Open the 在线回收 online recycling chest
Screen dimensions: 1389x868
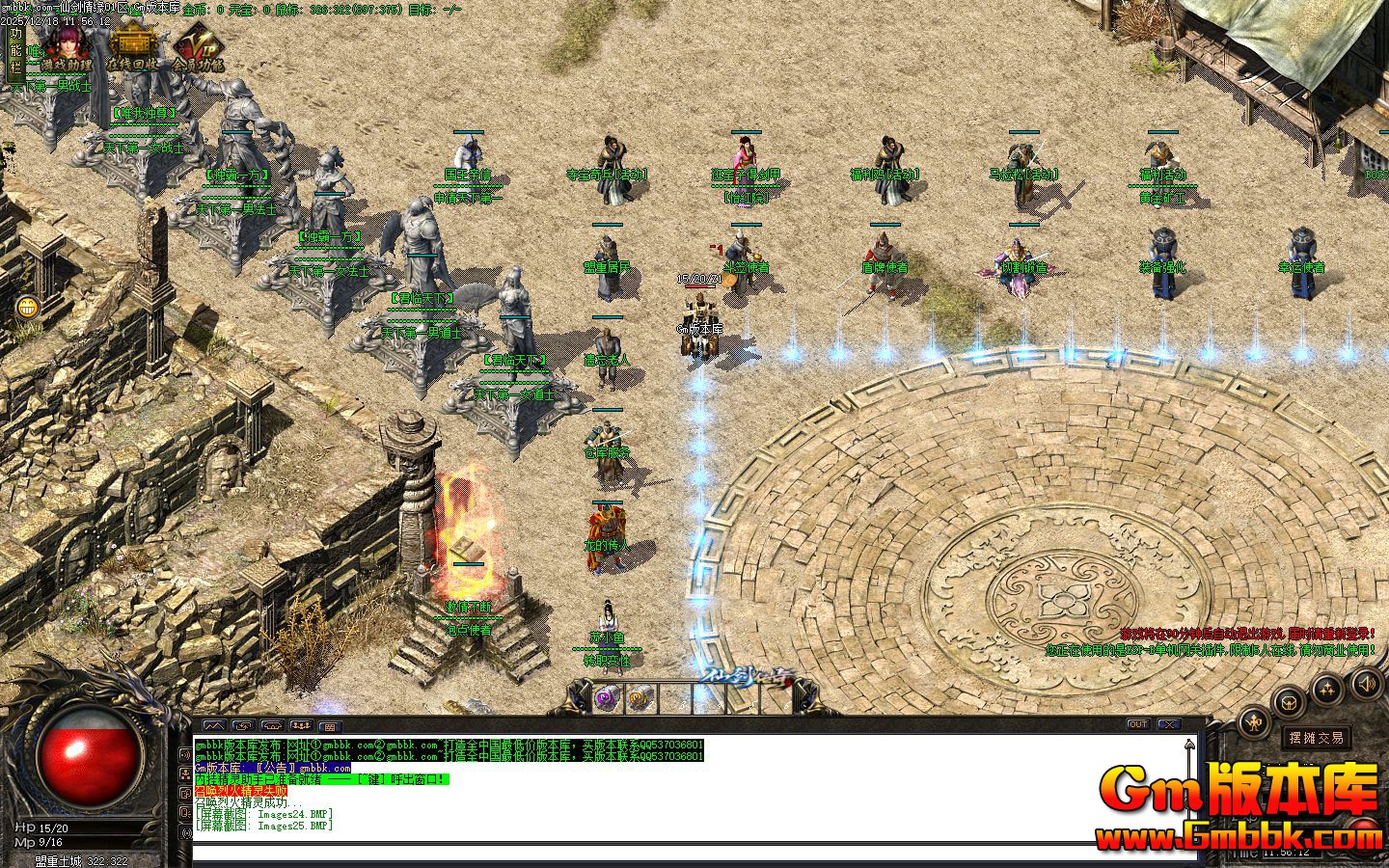pyautogui.click(x=132, y=48)
